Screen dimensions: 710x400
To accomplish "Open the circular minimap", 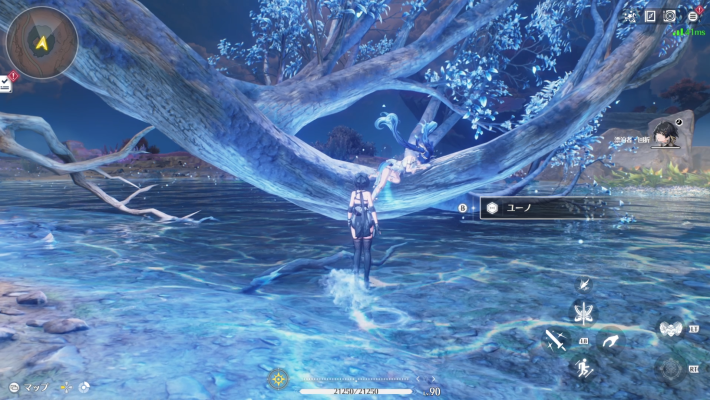I will click(x=41, y=42).
